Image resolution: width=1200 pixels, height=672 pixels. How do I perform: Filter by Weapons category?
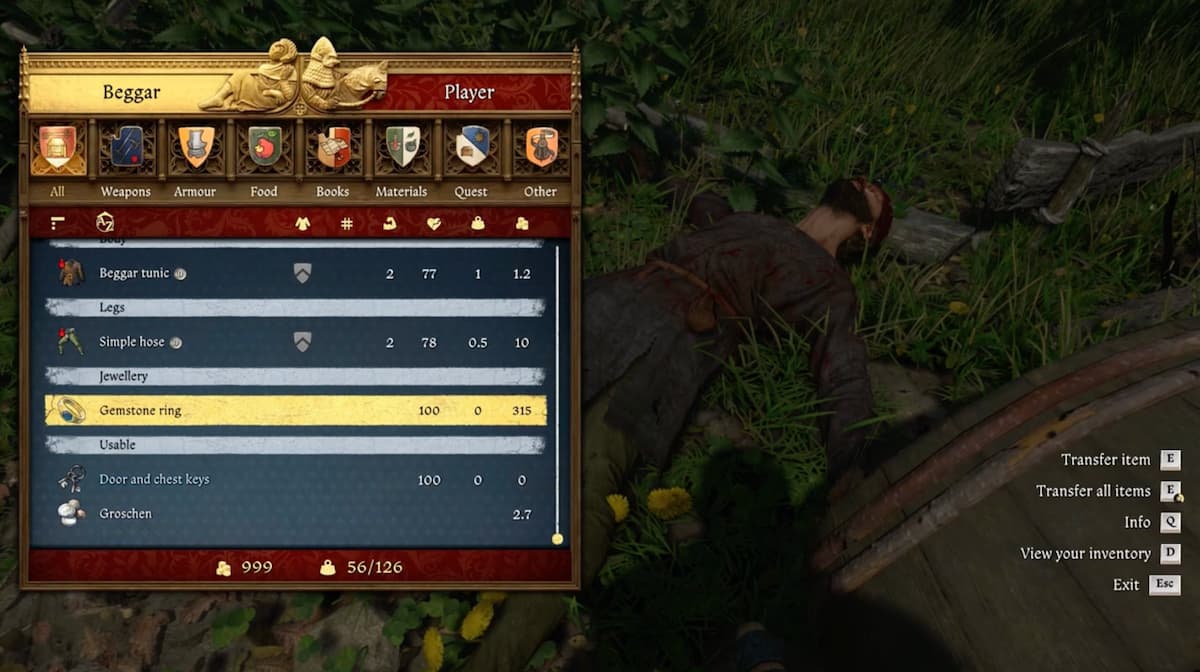click(126, 147)
